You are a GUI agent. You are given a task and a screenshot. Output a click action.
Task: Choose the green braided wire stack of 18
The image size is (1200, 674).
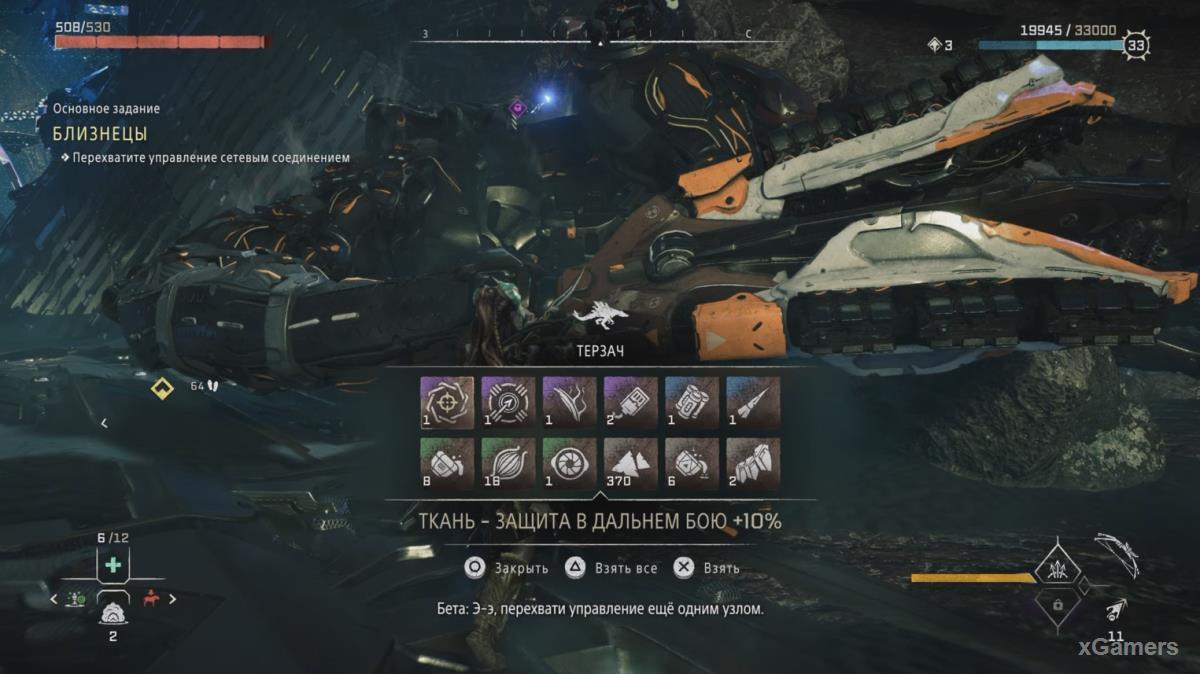point(508,462)
